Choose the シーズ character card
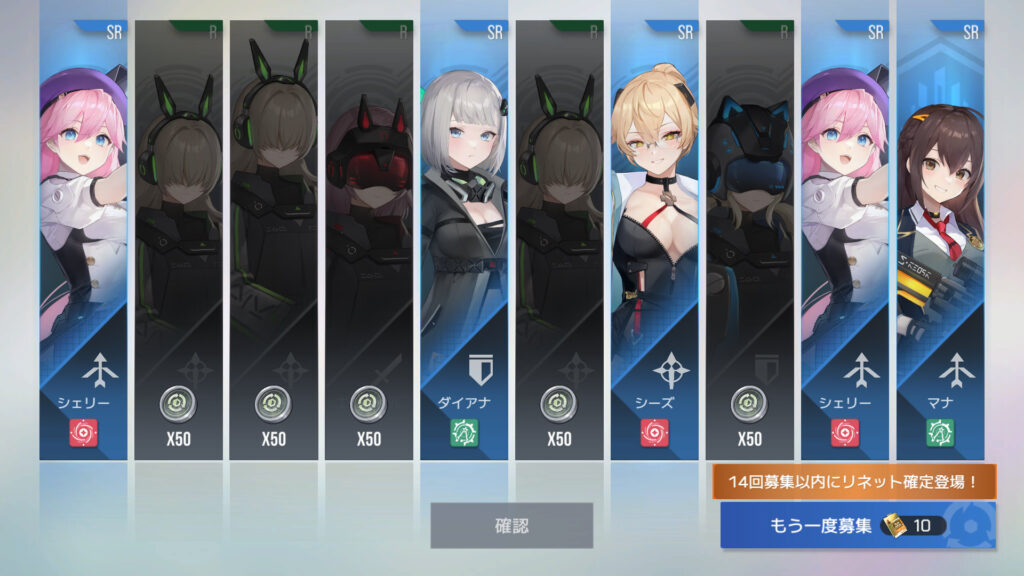Image resolution: width=1024 pixels, height=576 pixels. point(654,240)
